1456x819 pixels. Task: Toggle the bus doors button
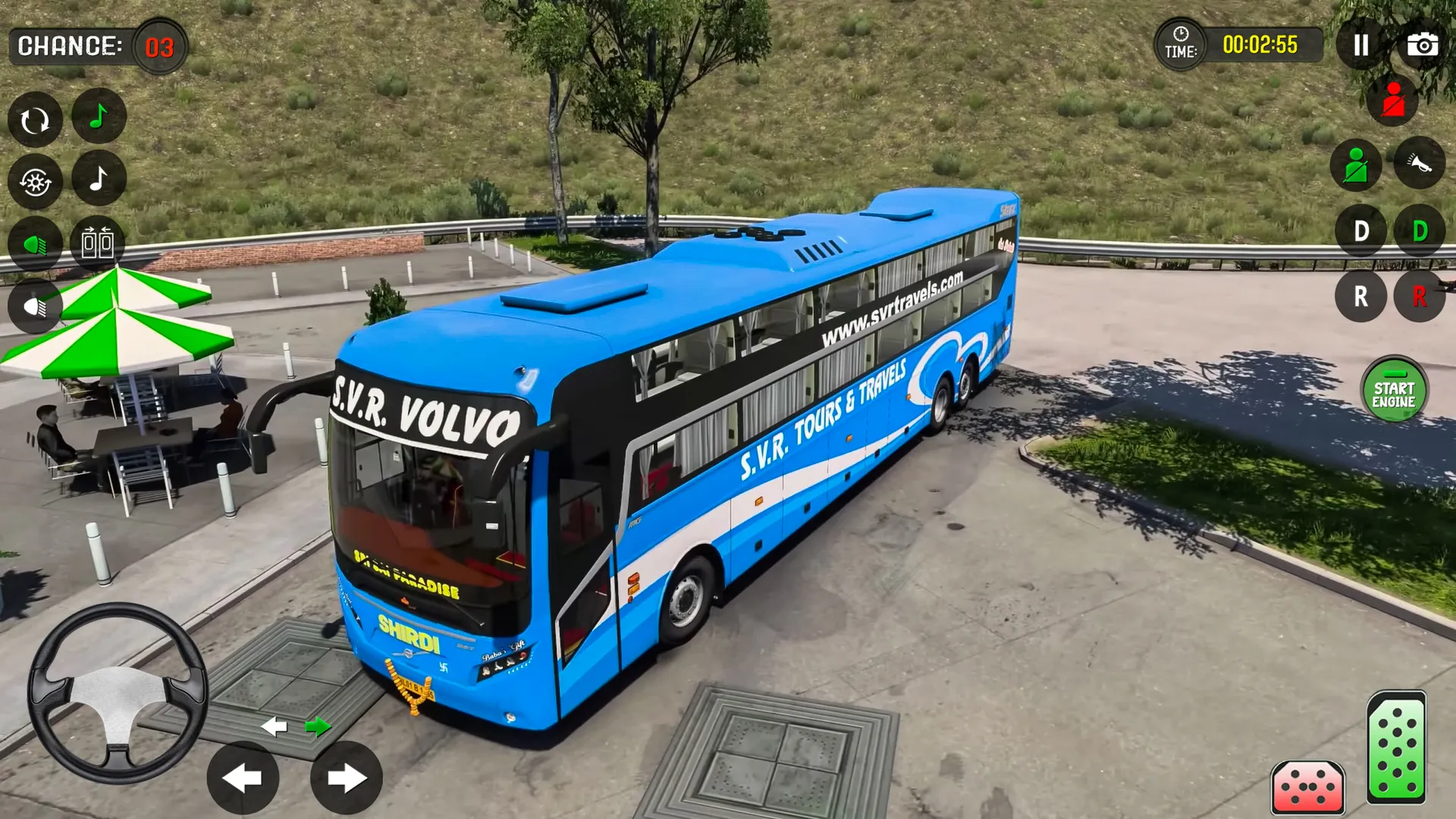coord(98,243)
